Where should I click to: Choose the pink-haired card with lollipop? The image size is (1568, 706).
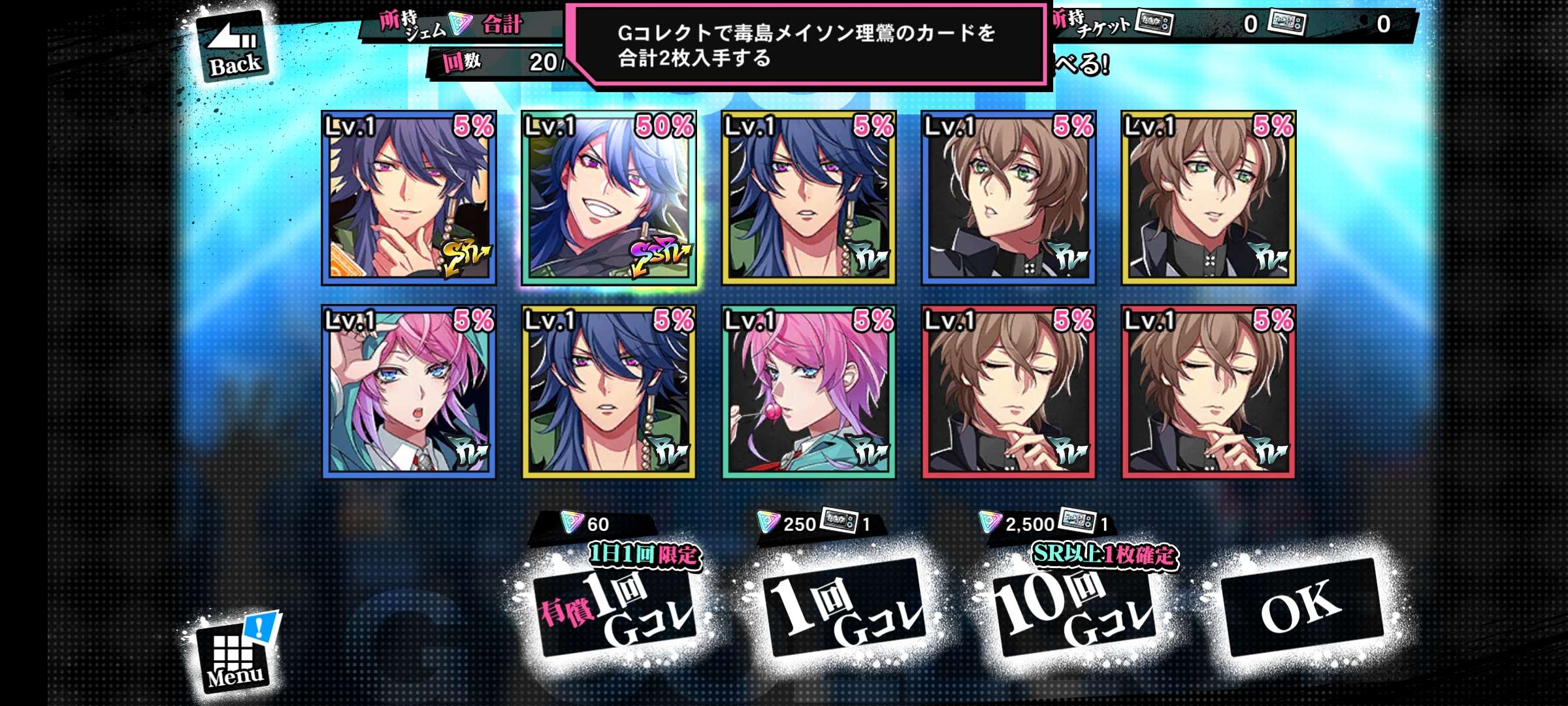point(809,392)
